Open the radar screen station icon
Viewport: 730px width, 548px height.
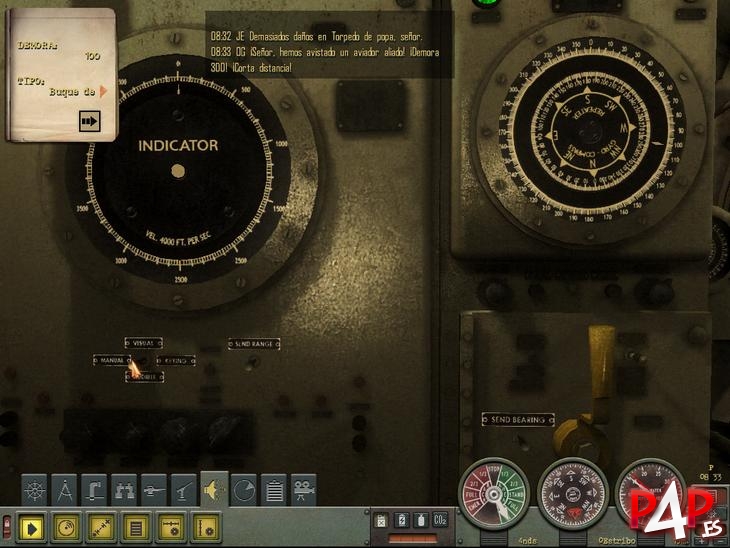244,489
